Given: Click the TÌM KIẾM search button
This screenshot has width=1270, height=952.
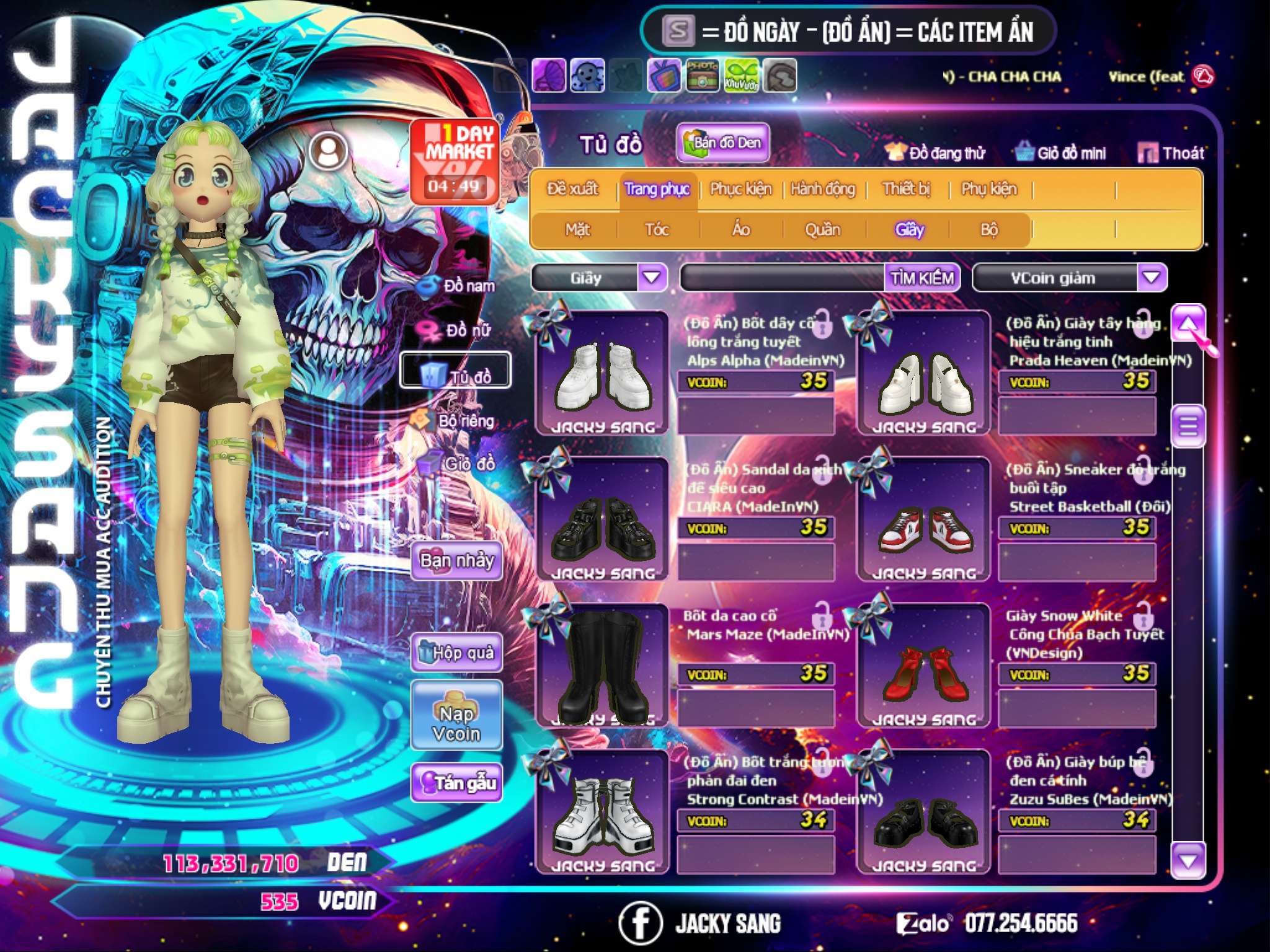Looking at the screenshot, I should (x=921, y=278).
